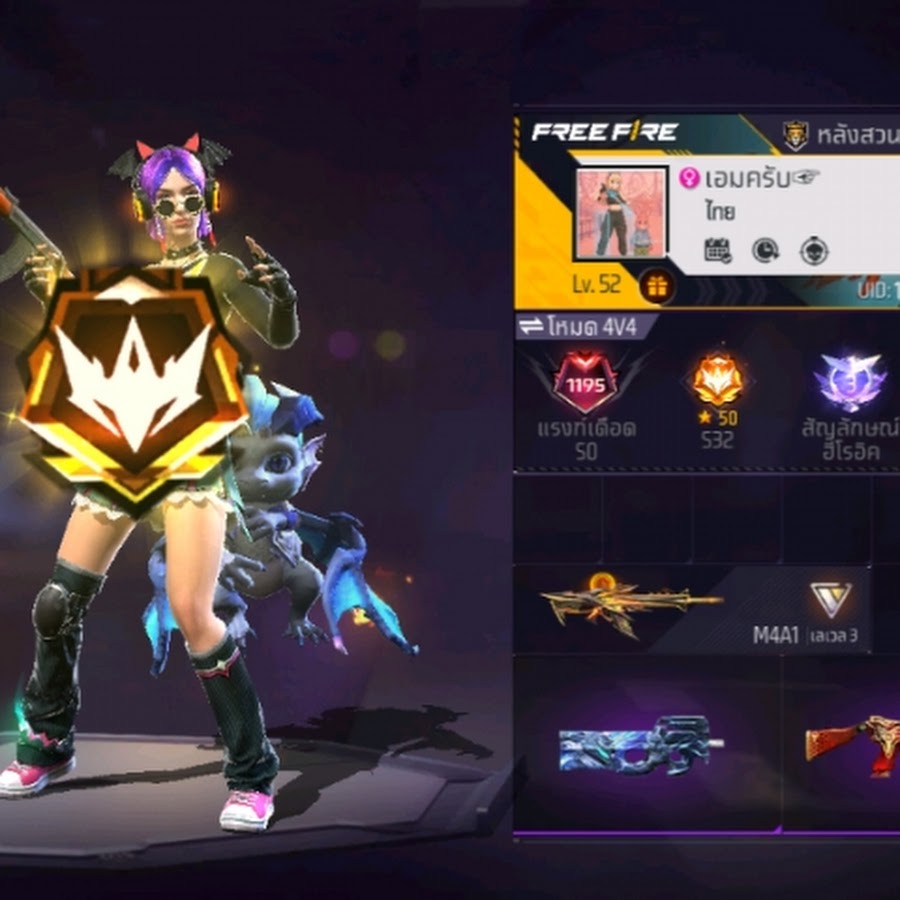The image size is (900, 900).
Task: View the red 1195 rank badge
Action: point(587,383)
